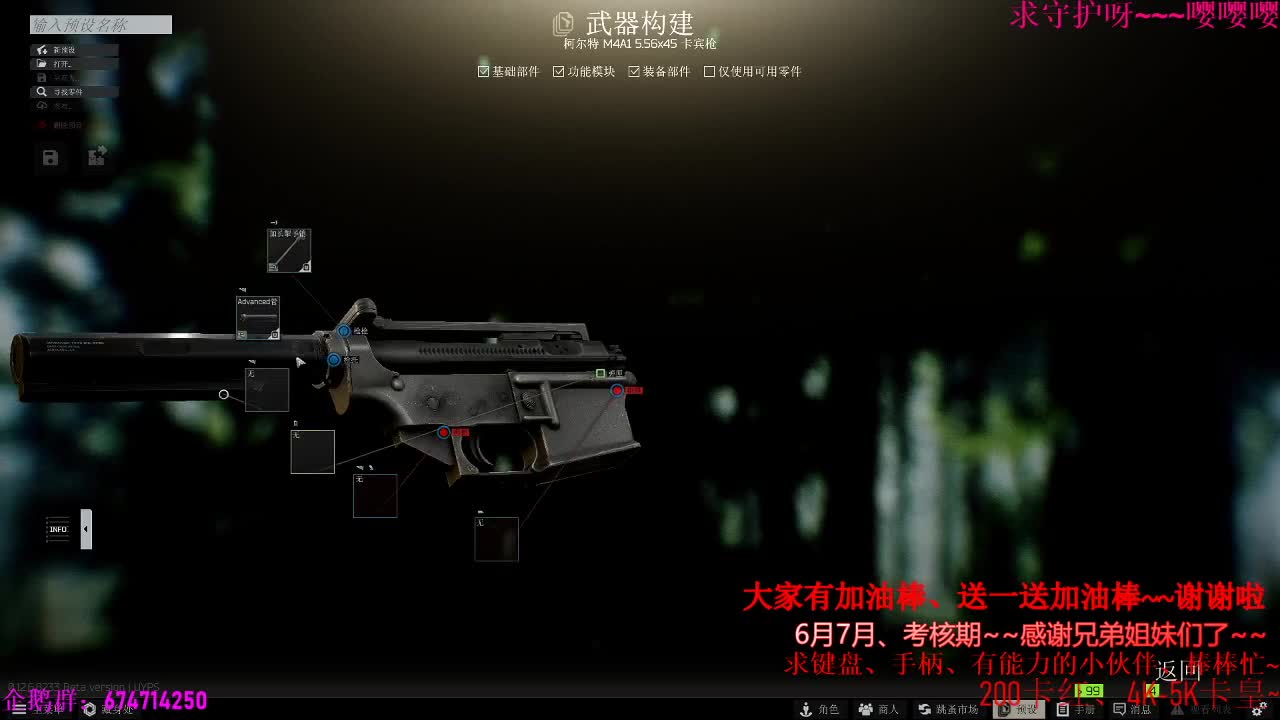The image size is (1280, 720).
Task: Uncheck the 基础部件 filter checkbox
Action: click(483, 71)
